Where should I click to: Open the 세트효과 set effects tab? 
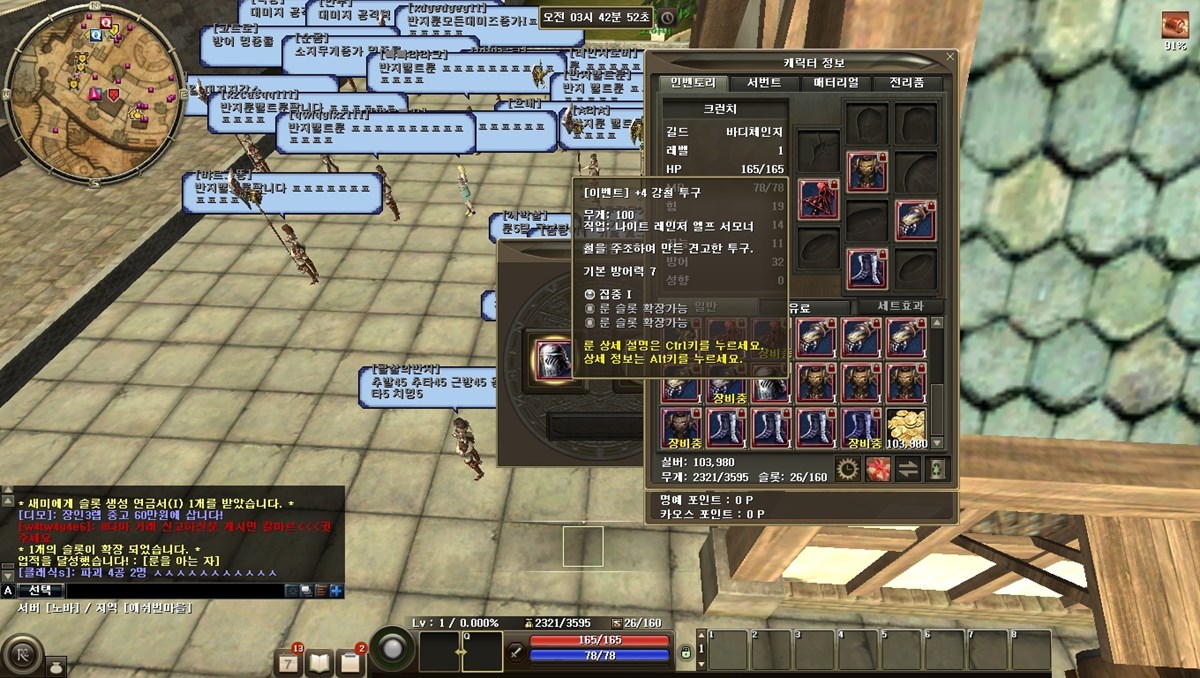coord(897,307)
